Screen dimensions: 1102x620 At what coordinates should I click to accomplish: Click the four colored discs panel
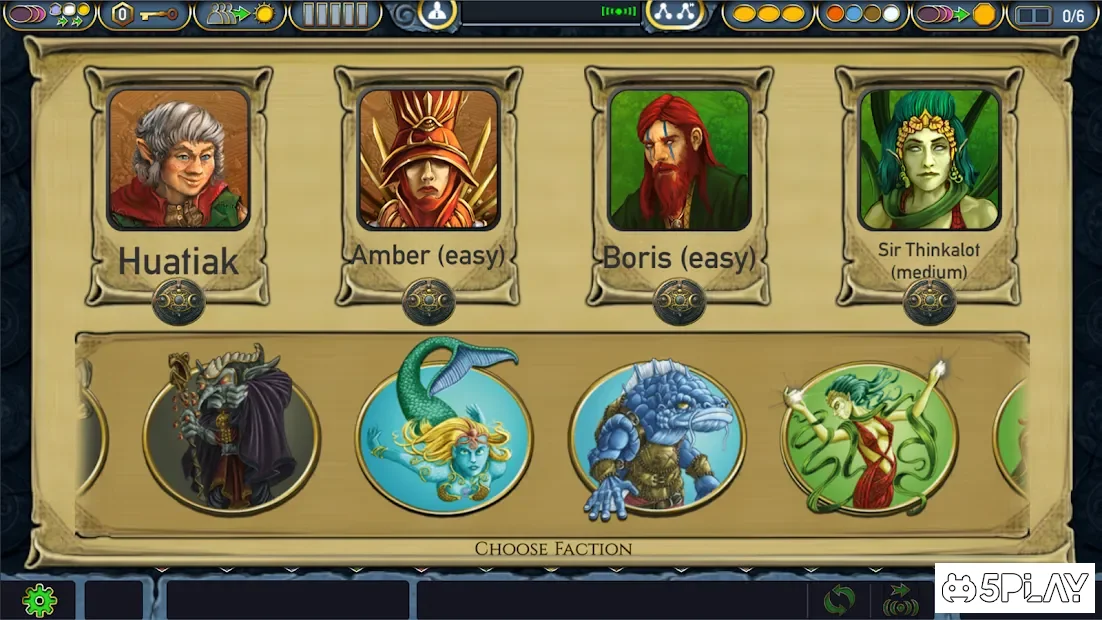point(861,15)
